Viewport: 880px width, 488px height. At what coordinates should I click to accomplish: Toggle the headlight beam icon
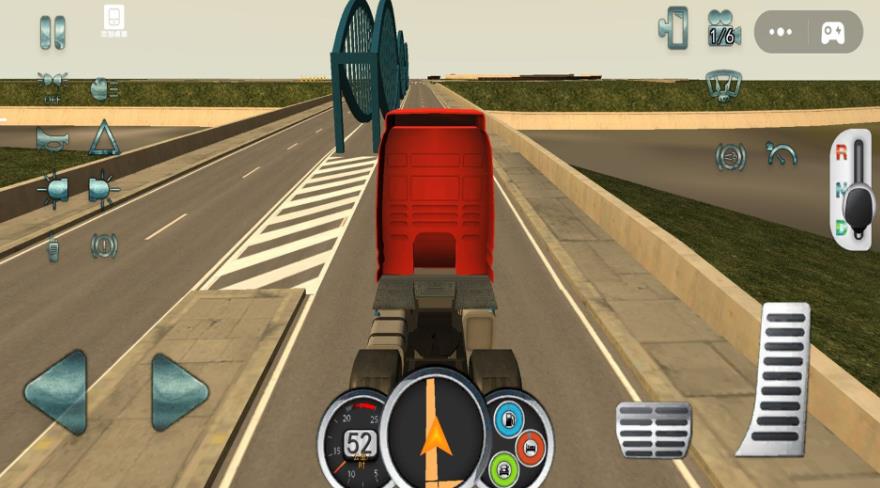point(103,88)
